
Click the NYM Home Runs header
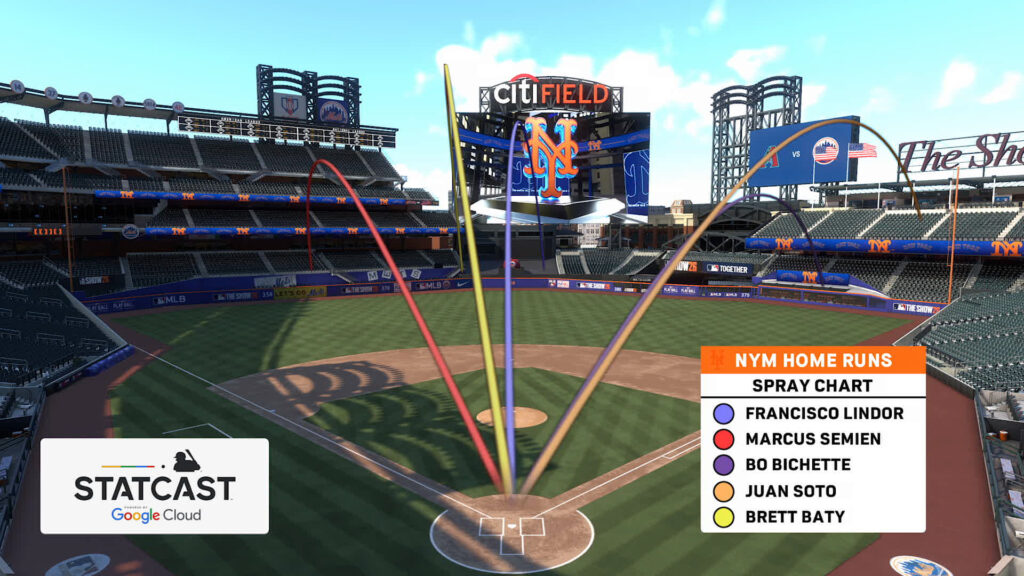[x=812, y=360]
